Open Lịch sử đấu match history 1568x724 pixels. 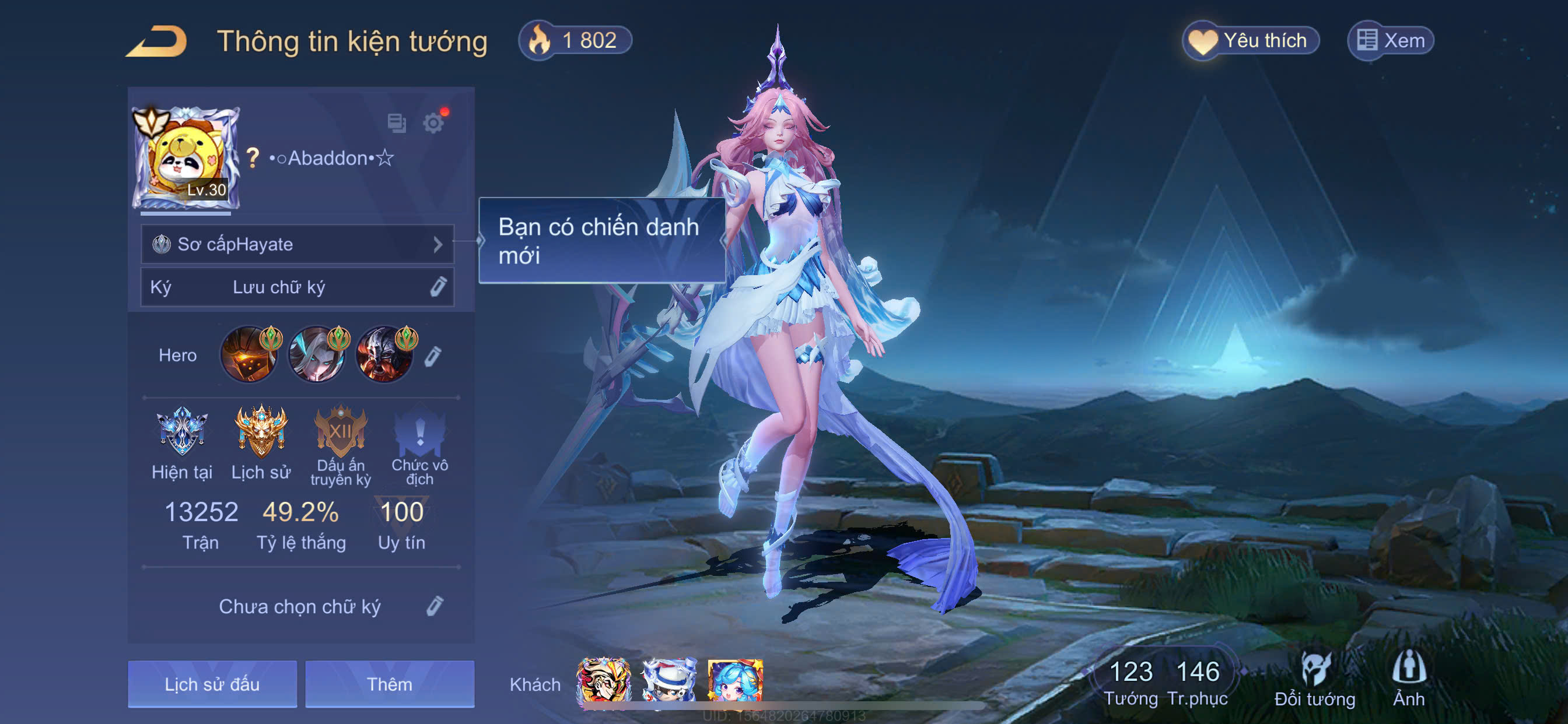click(x=212, y=684)
